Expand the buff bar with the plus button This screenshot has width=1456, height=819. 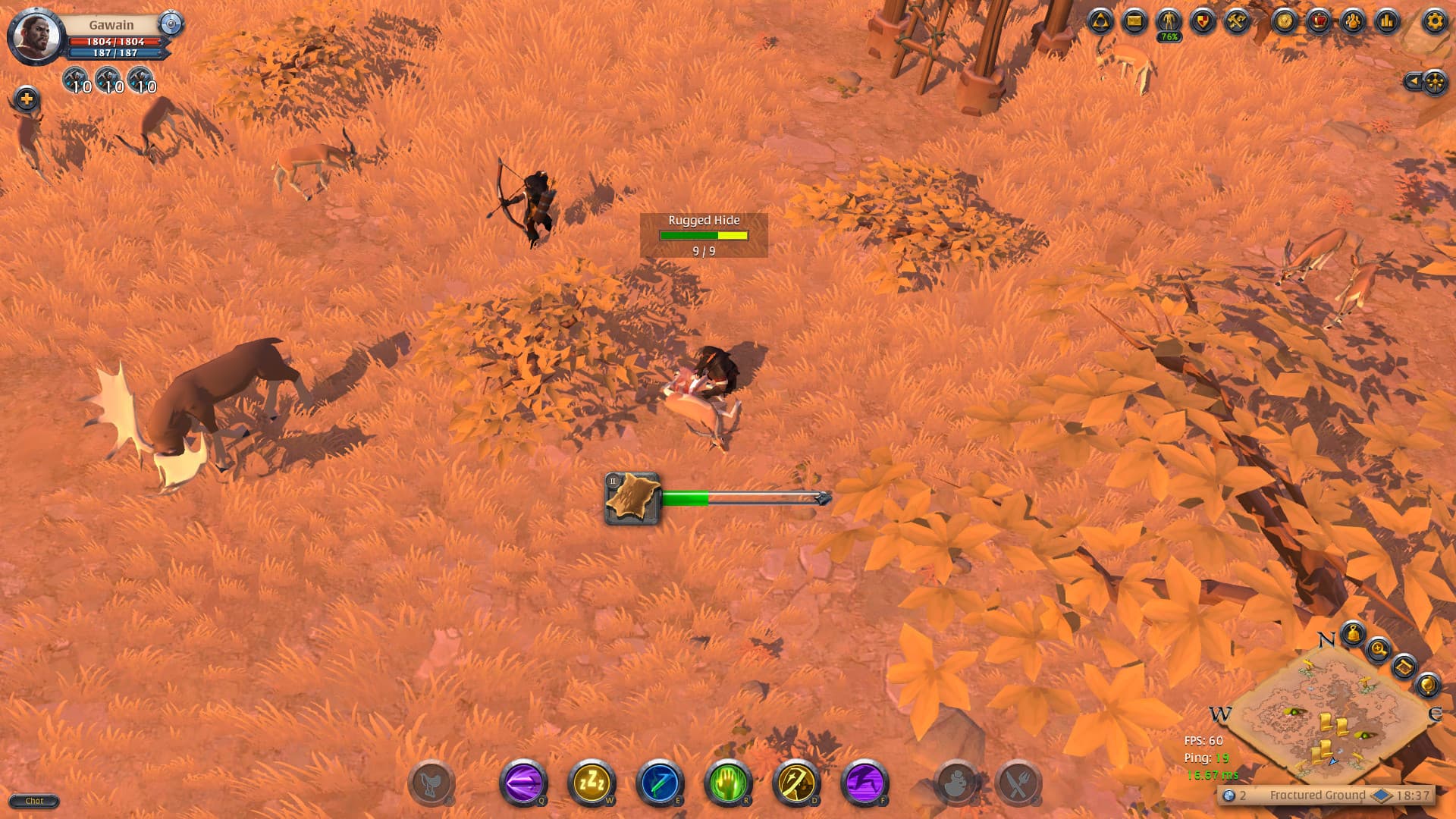tap(27, 97)
